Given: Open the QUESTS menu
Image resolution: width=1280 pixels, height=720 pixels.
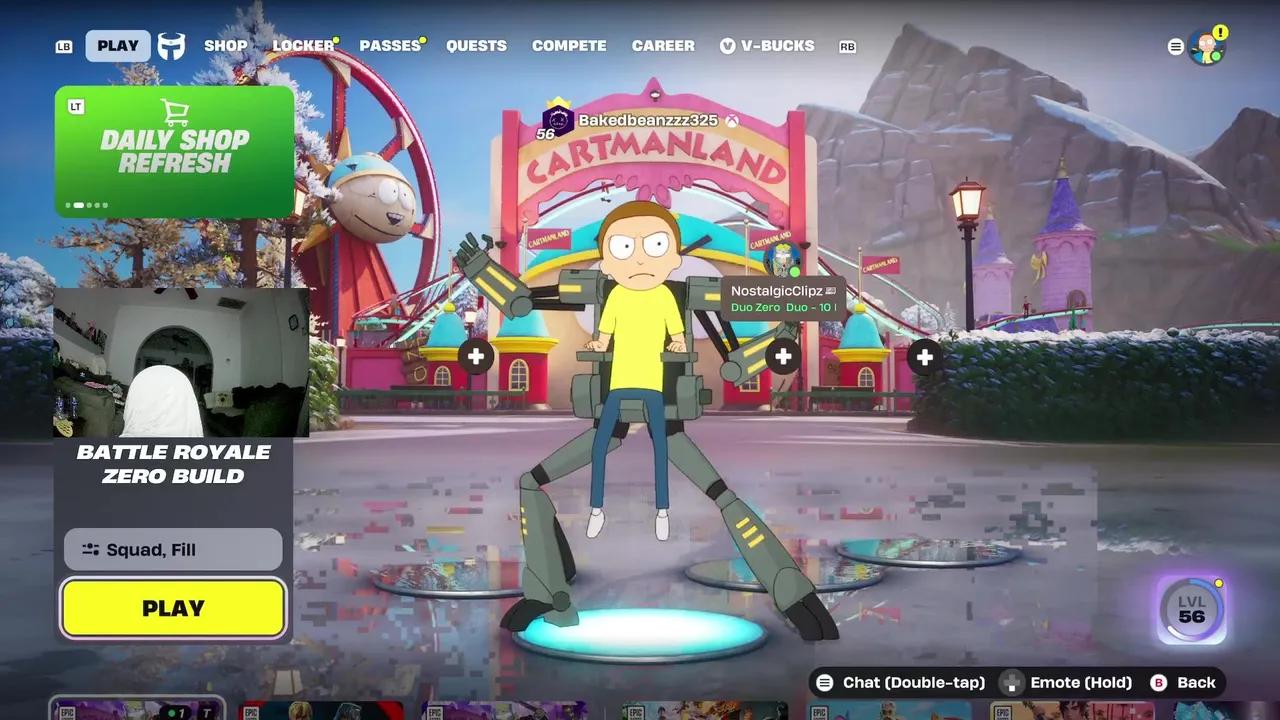Looking at the screenshot, I should [x=476, y=45].
